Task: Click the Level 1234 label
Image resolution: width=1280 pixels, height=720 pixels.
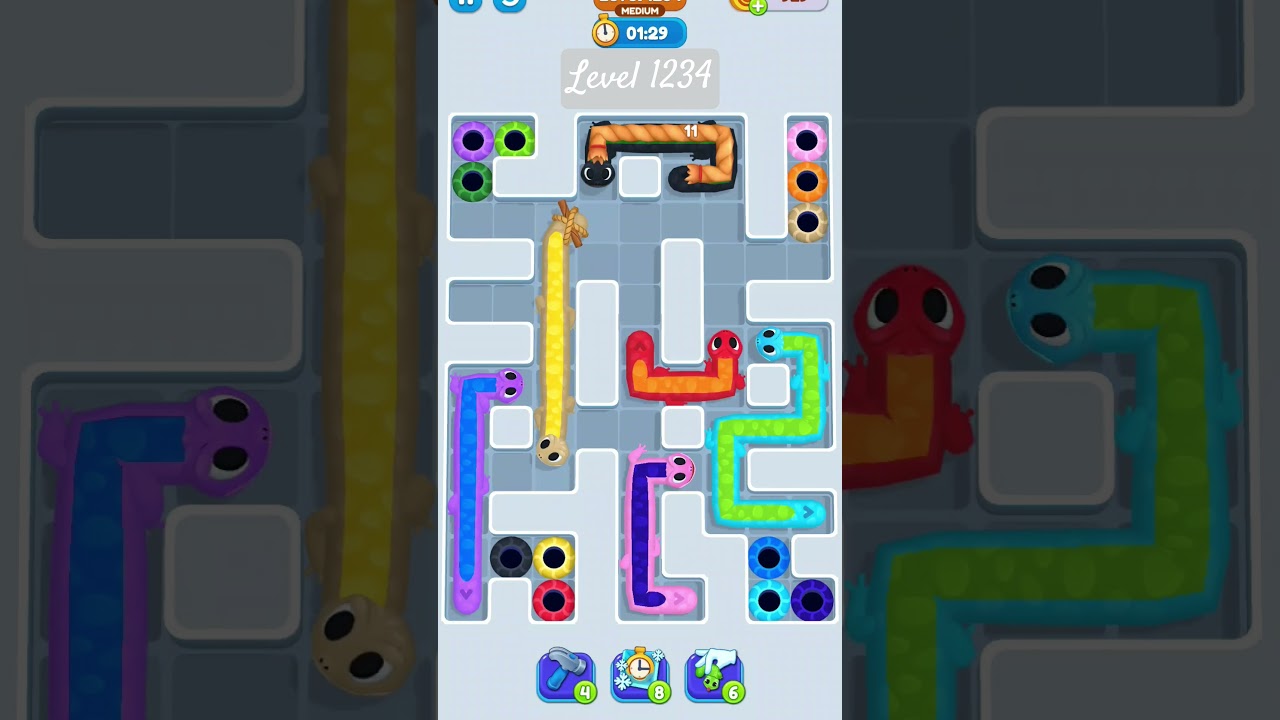Action: (639, 78)
